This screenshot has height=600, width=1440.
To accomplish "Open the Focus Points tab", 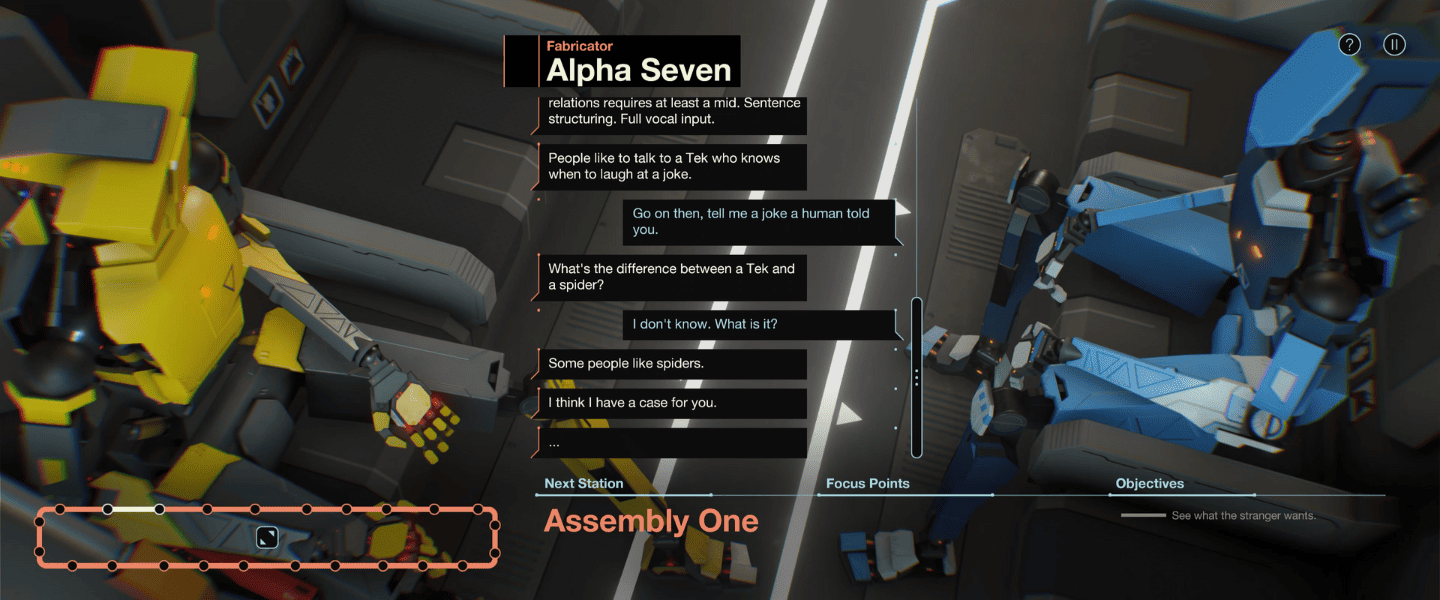I will point(867,484).
